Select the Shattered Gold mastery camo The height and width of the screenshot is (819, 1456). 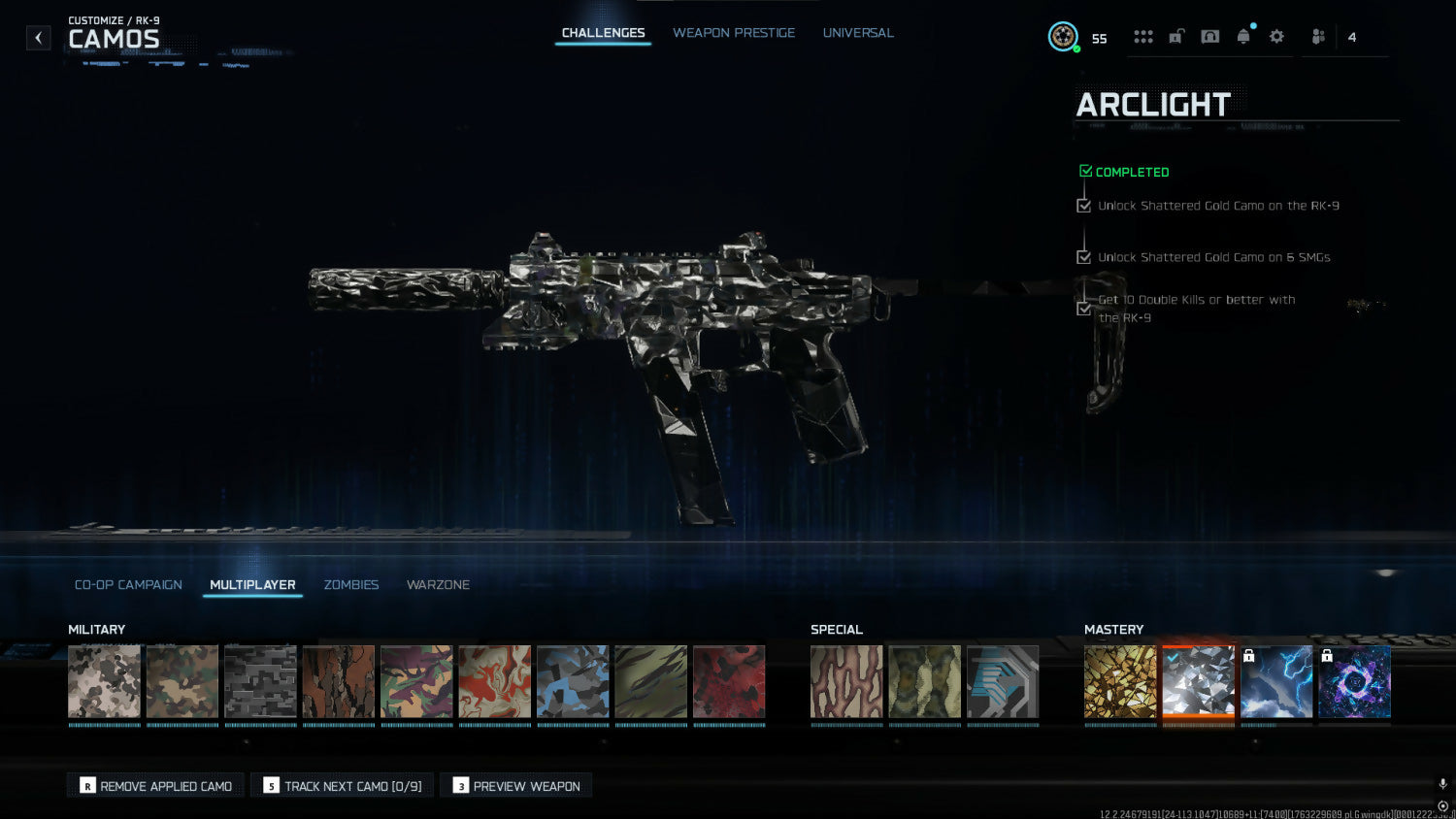[x=1120, y=681]
